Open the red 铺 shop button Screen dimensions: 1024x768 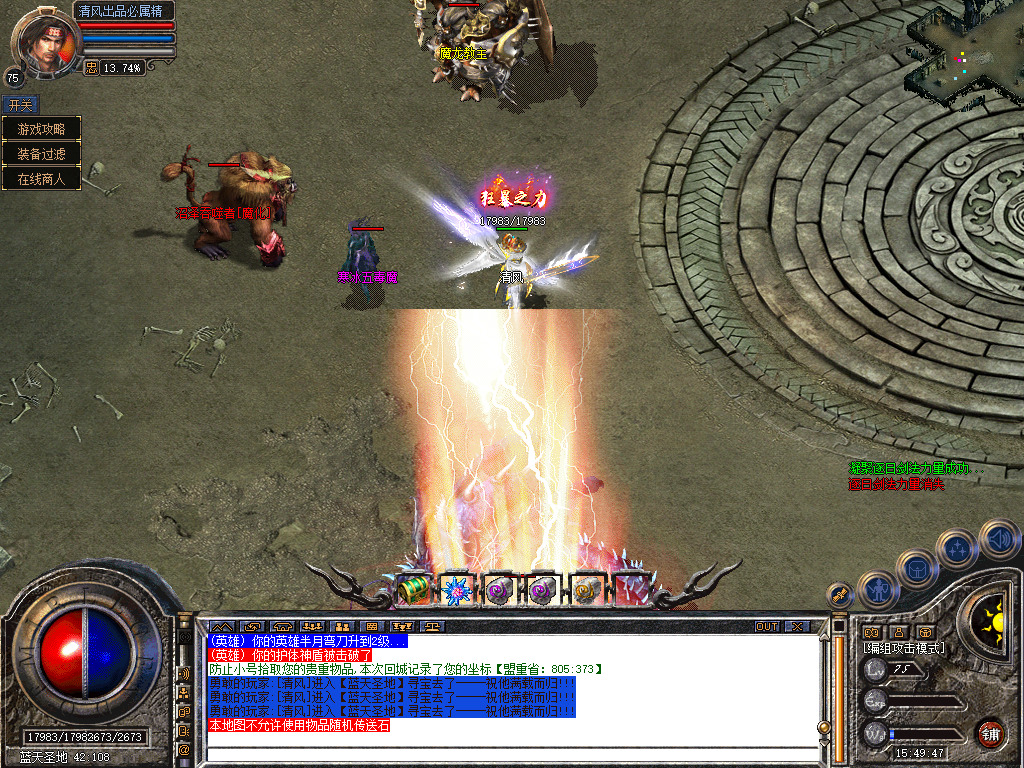(990, 734)
